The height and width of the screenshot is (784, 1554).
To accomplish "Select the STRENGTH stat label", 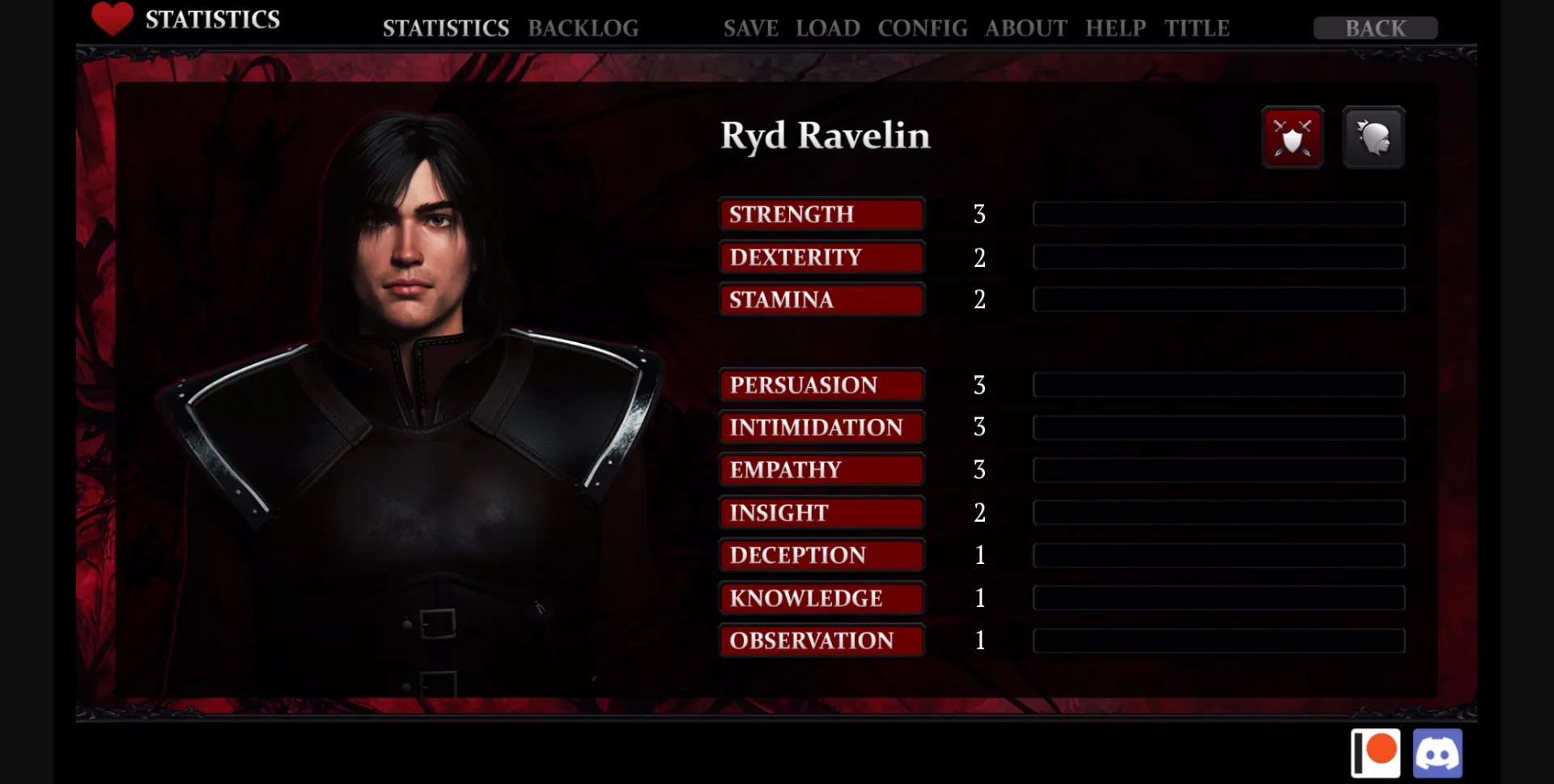I will (x=820, y=214).
